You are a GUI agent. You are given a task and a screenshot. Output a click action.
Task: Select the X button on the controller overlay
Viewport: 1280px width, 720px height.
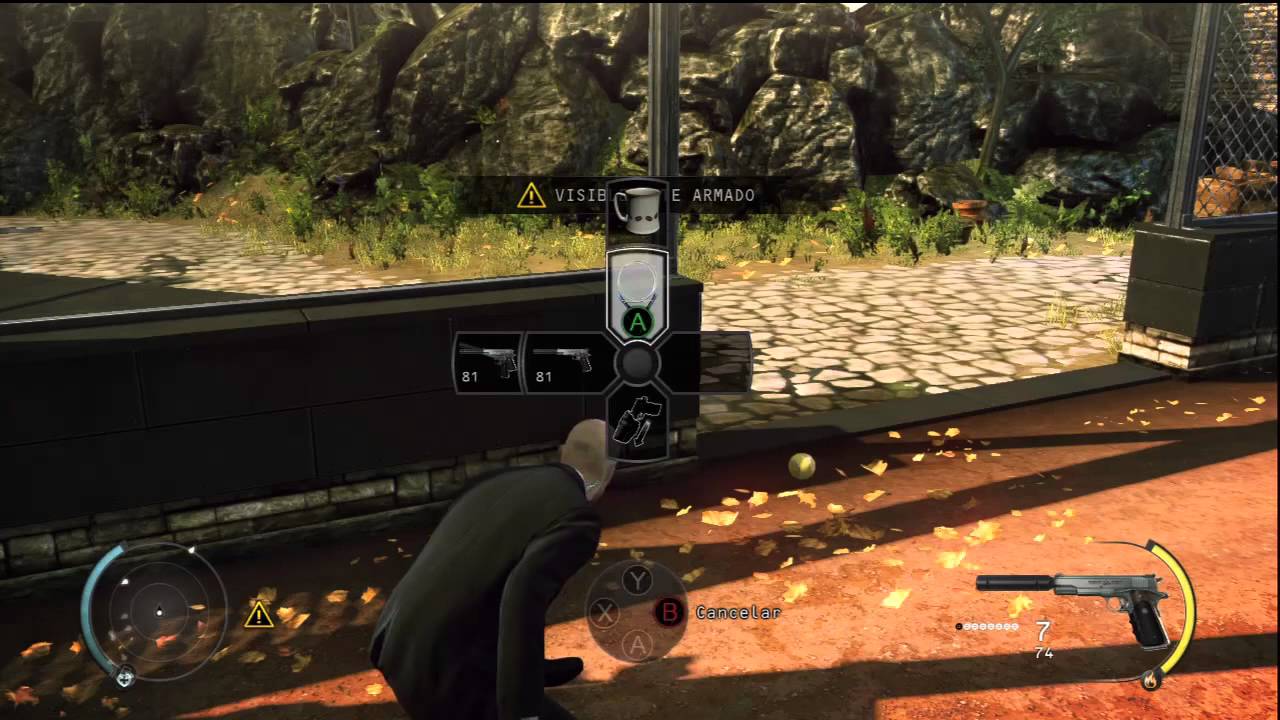604,613
